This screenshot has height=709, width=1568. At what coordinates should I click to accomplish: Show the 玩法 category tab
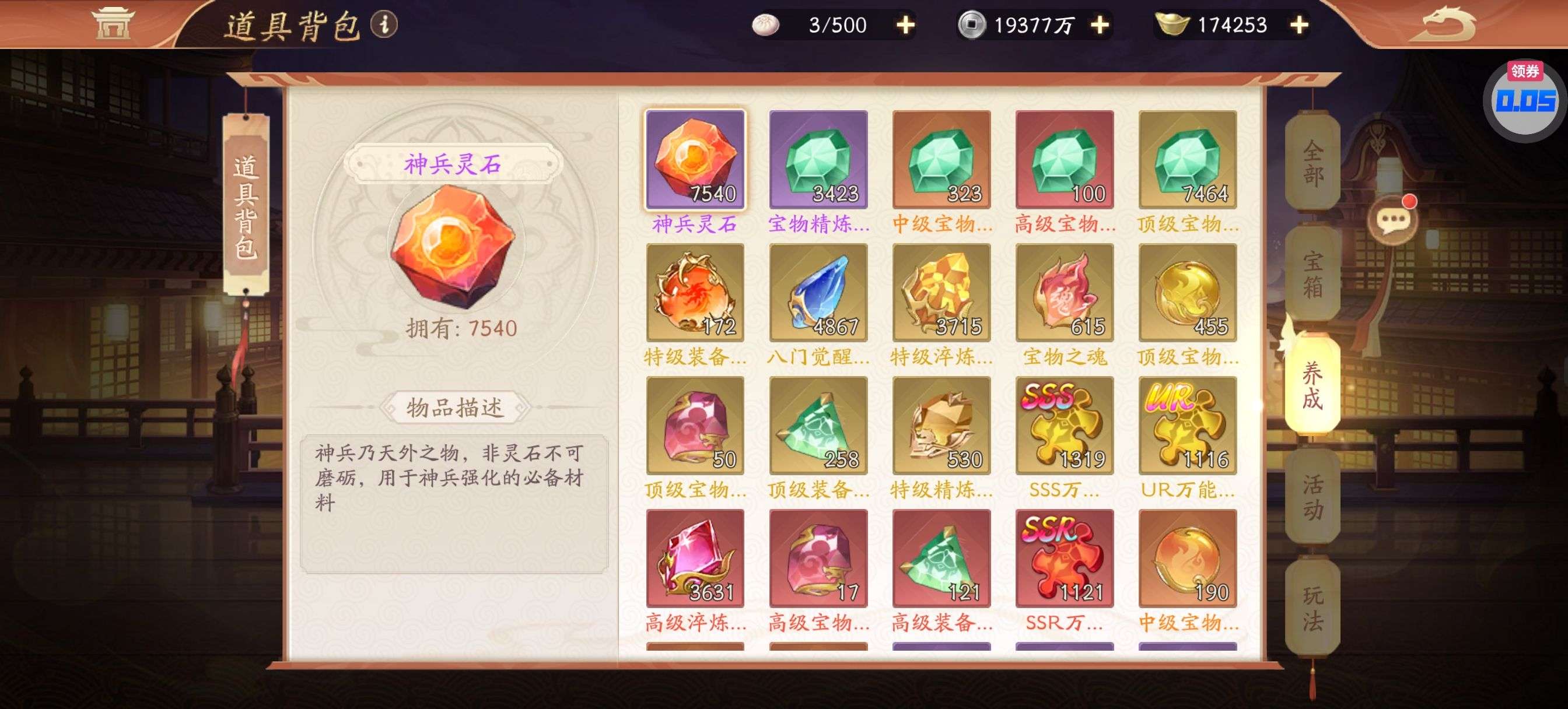pyautogui.click(x=1312, y=608)
